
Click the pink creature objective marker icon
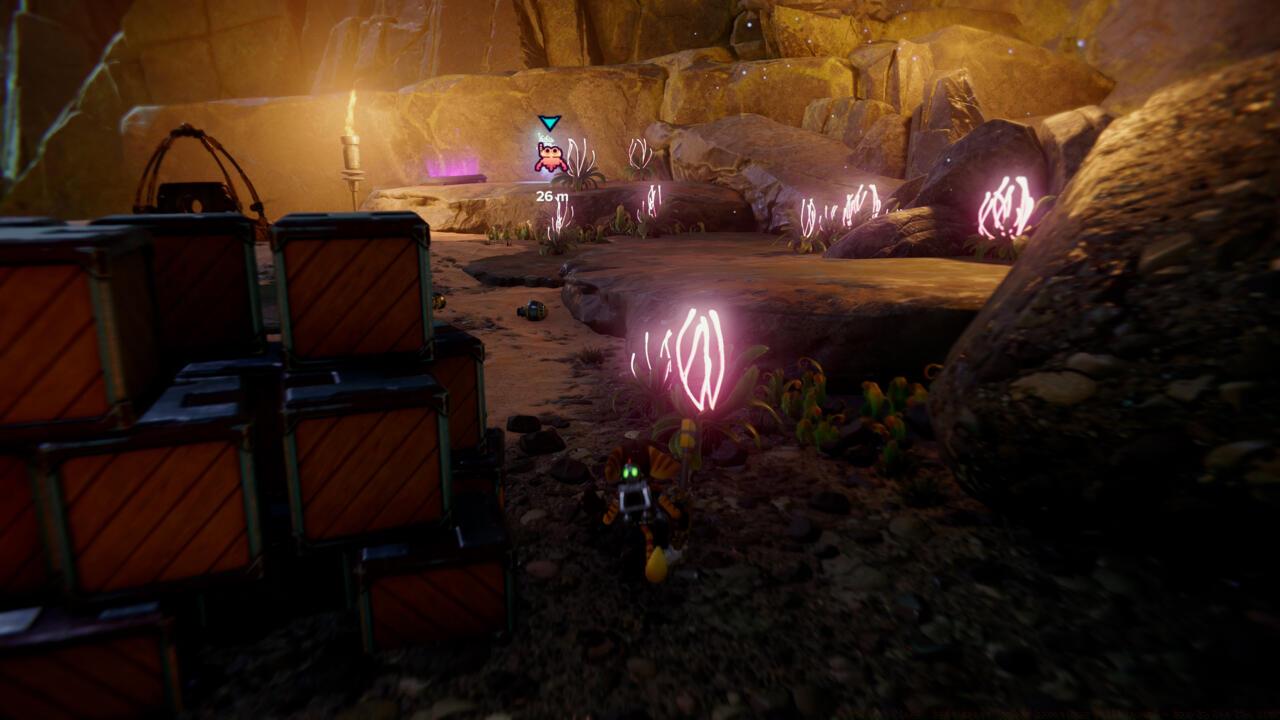coord(550,156)
